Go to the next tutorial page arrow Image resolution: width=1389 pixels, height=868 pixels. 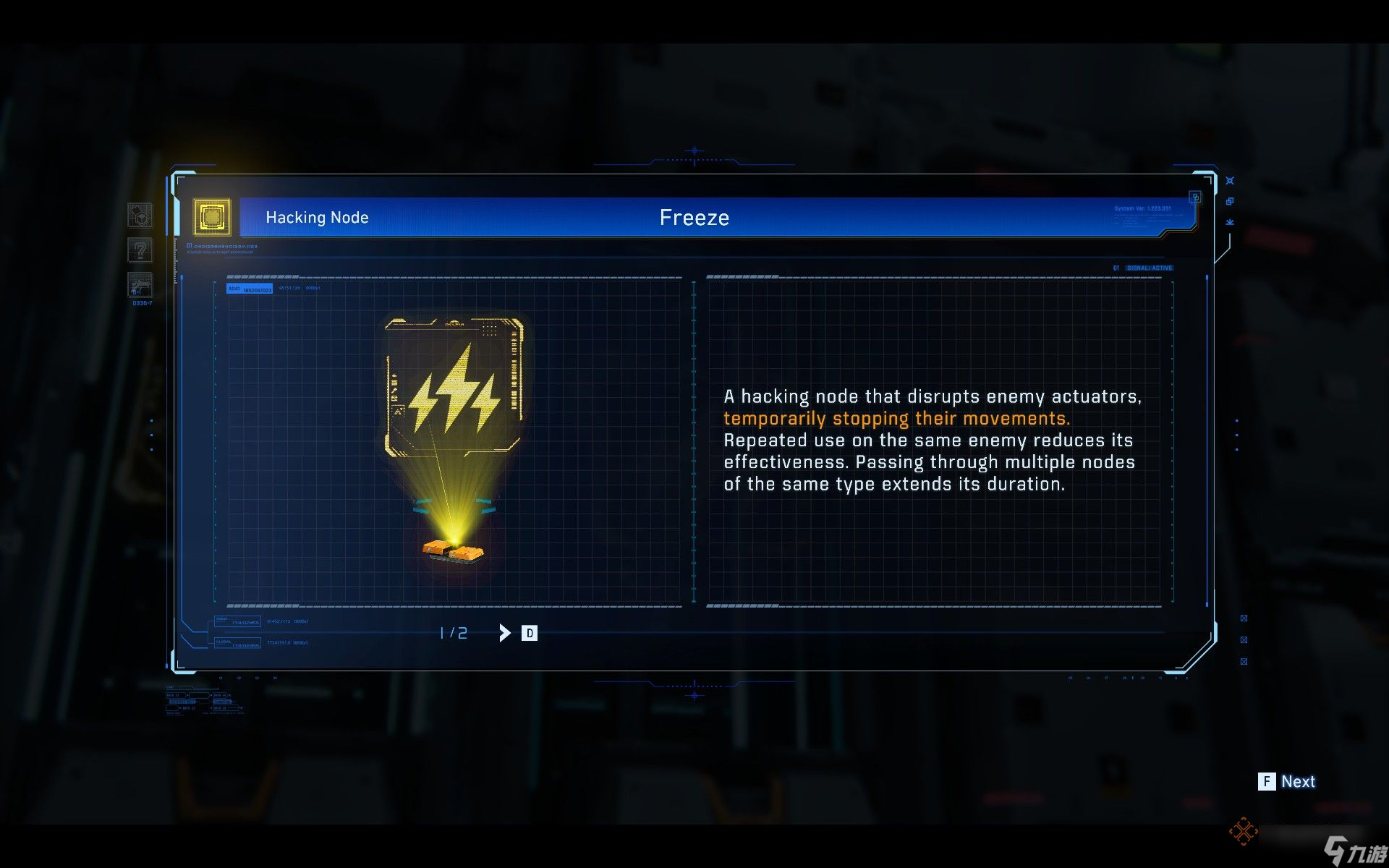pos(504,633)
